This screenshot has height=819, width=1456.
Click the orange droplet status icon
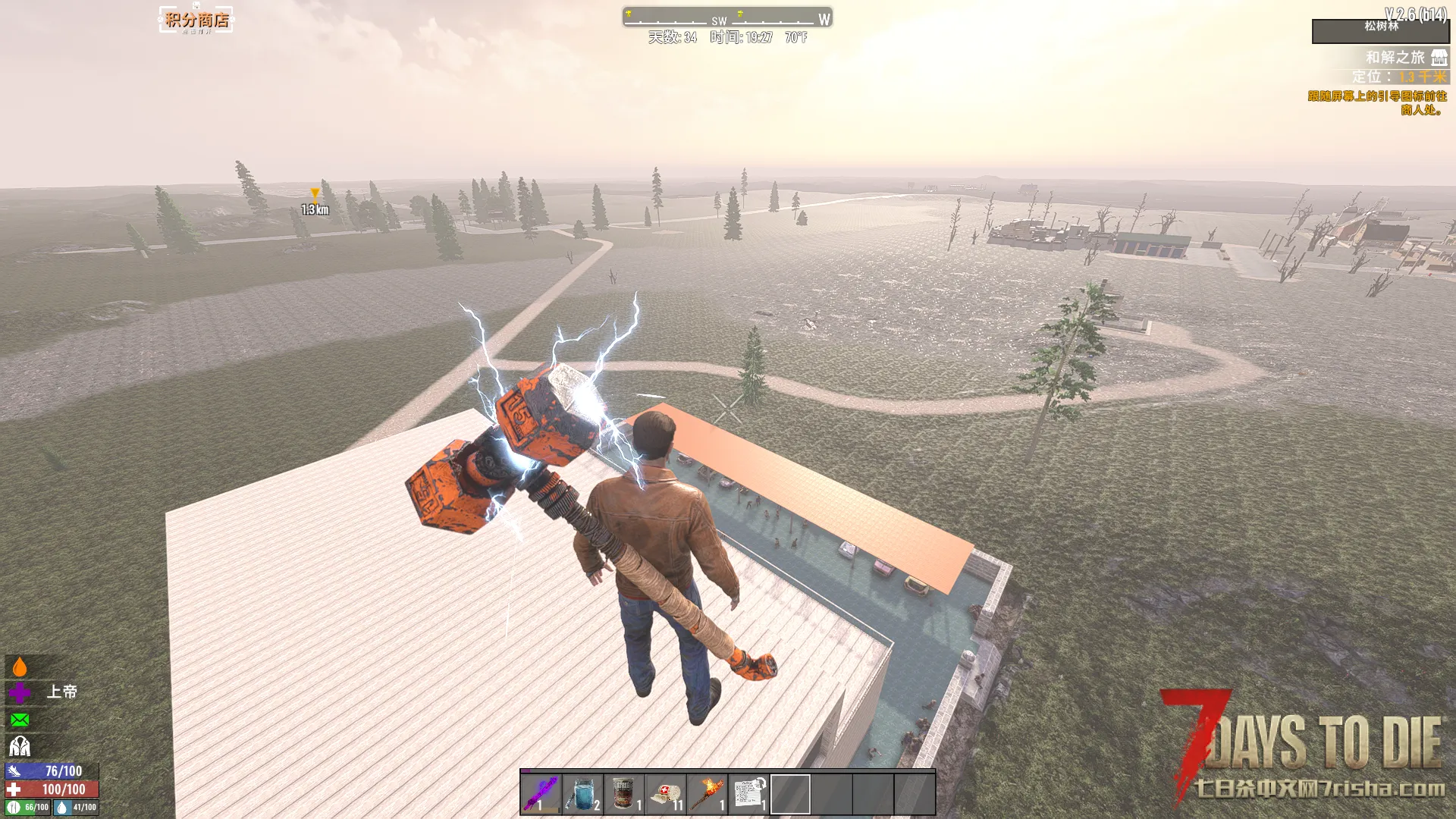coord(20,667)
